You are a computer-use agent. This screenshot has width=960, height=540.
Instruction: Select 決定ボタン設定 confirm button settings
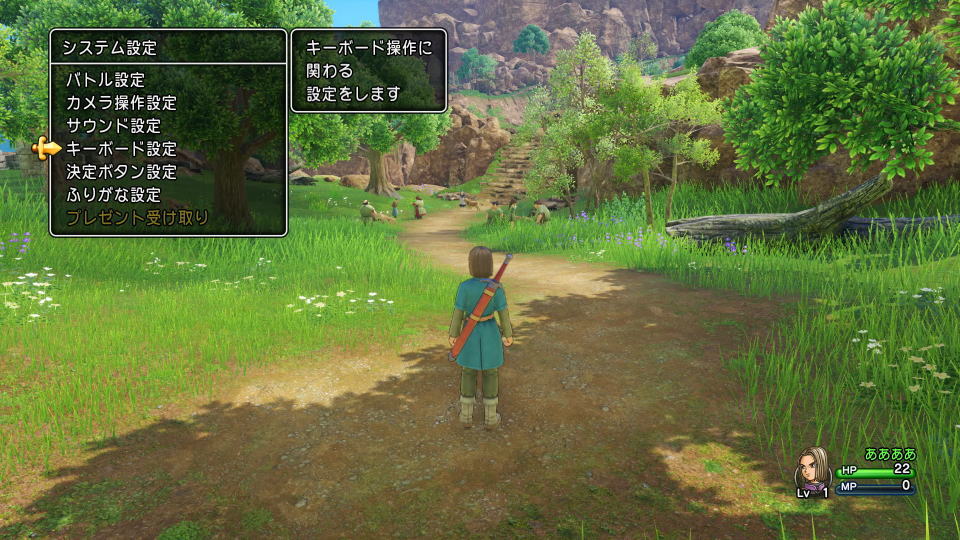coord(121,172)
